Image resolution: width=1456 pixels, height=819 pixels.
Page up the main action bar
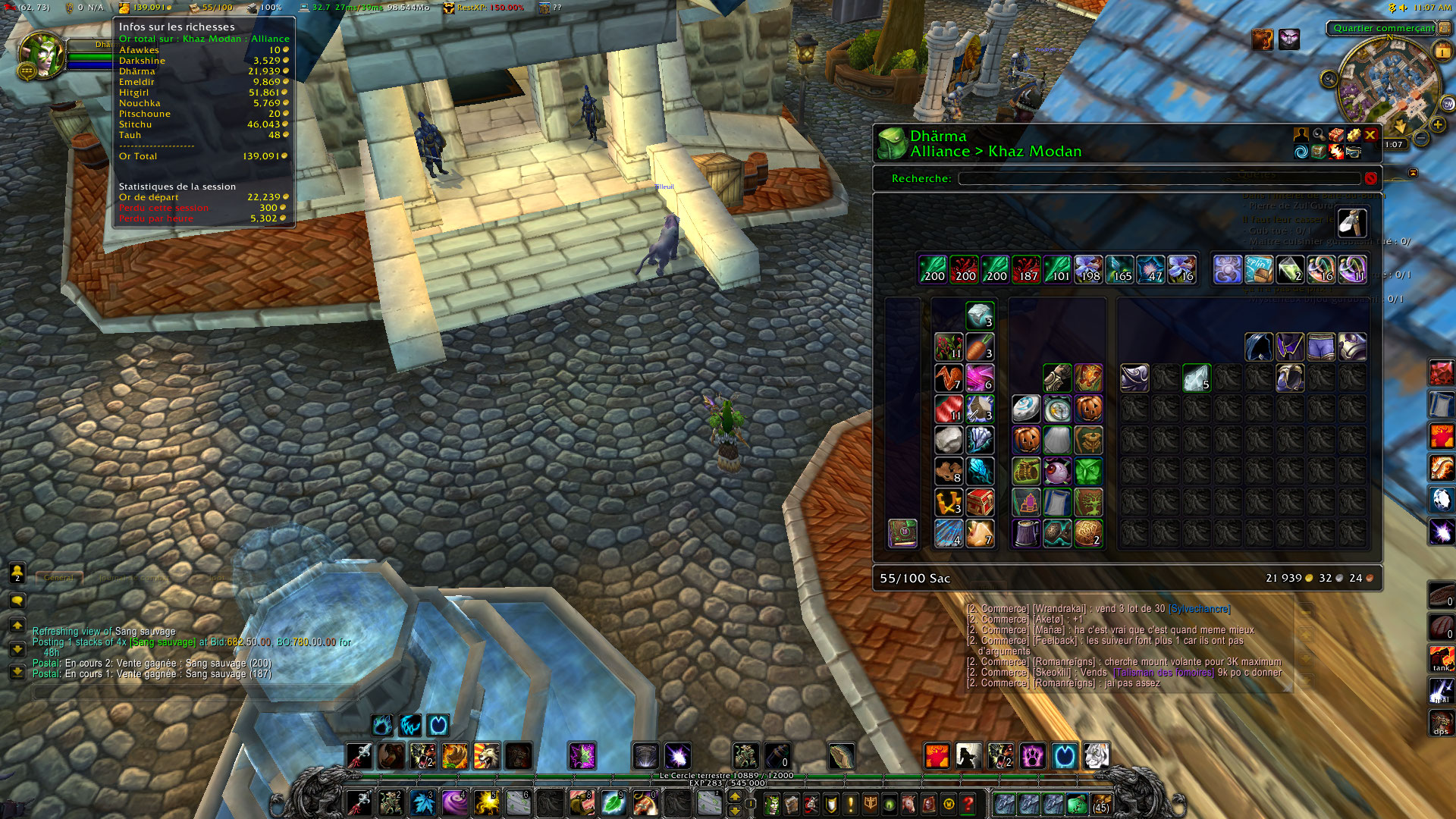tap(734, 796)
